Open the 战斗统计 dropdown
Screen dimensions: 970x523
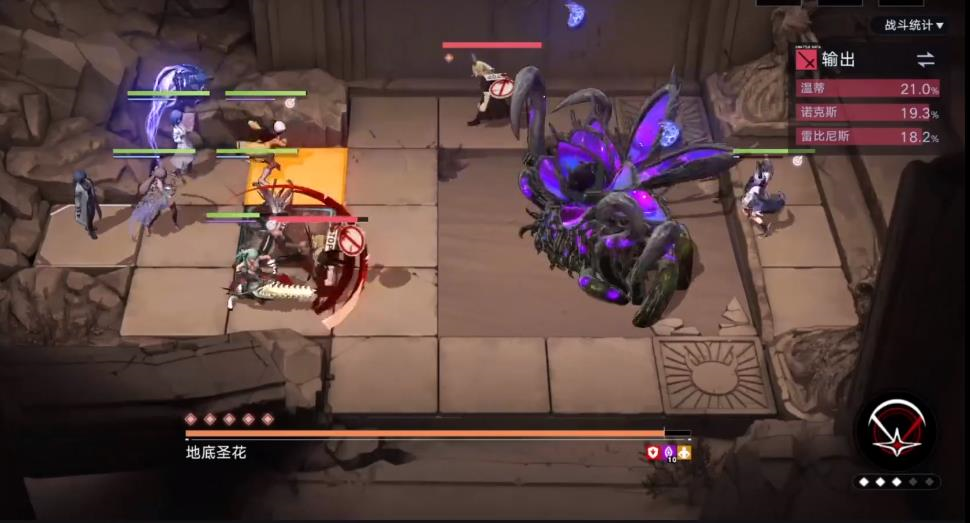(913, 25)
